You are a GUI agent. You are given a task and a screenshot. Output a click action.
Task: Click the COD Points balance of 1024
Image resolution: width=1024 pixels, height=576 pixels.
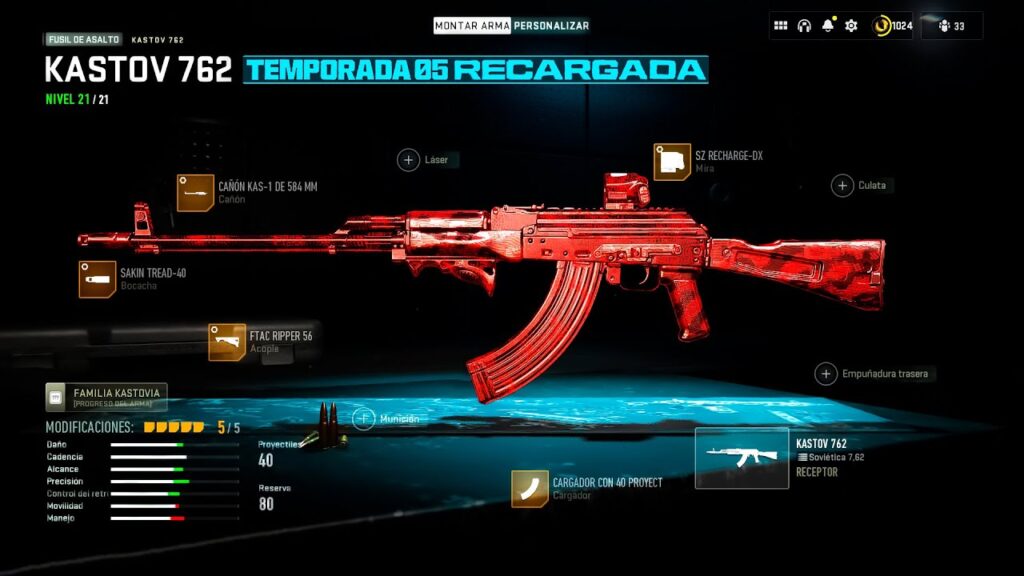pyautogui.click(x=892, y=26)
